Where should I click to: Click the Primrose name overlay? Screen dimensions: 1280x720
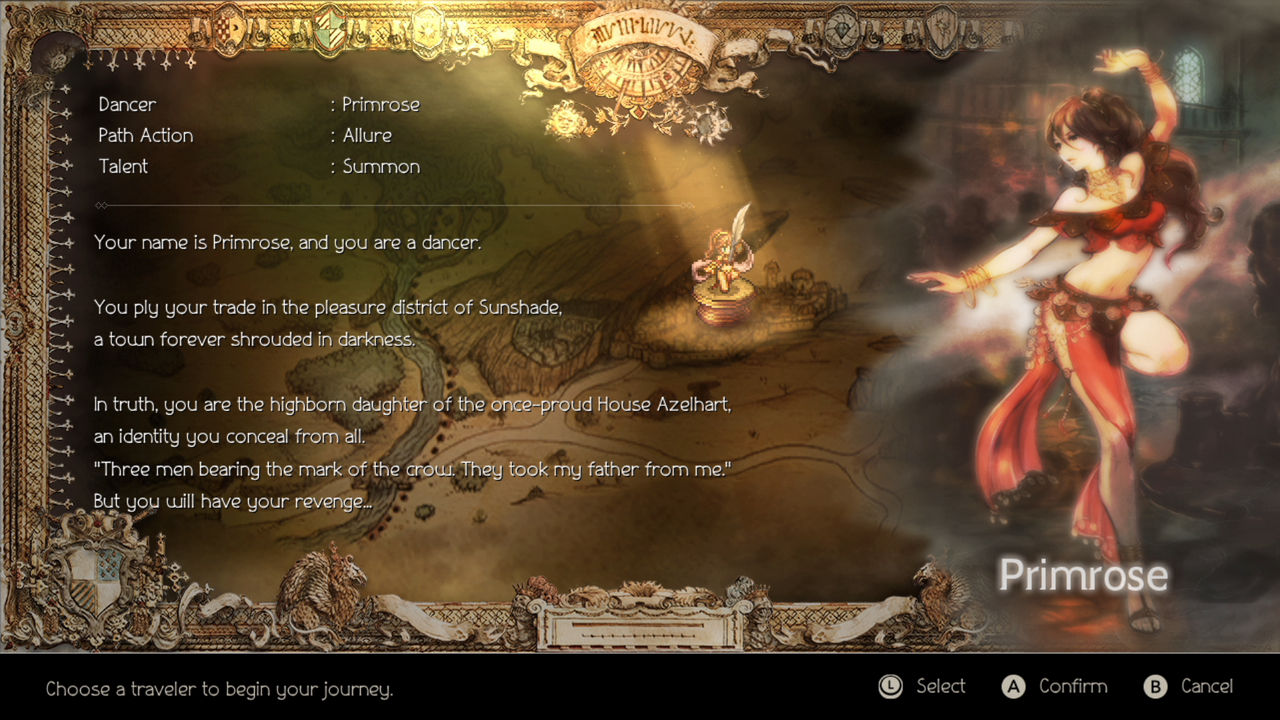tap(1083, 575)
